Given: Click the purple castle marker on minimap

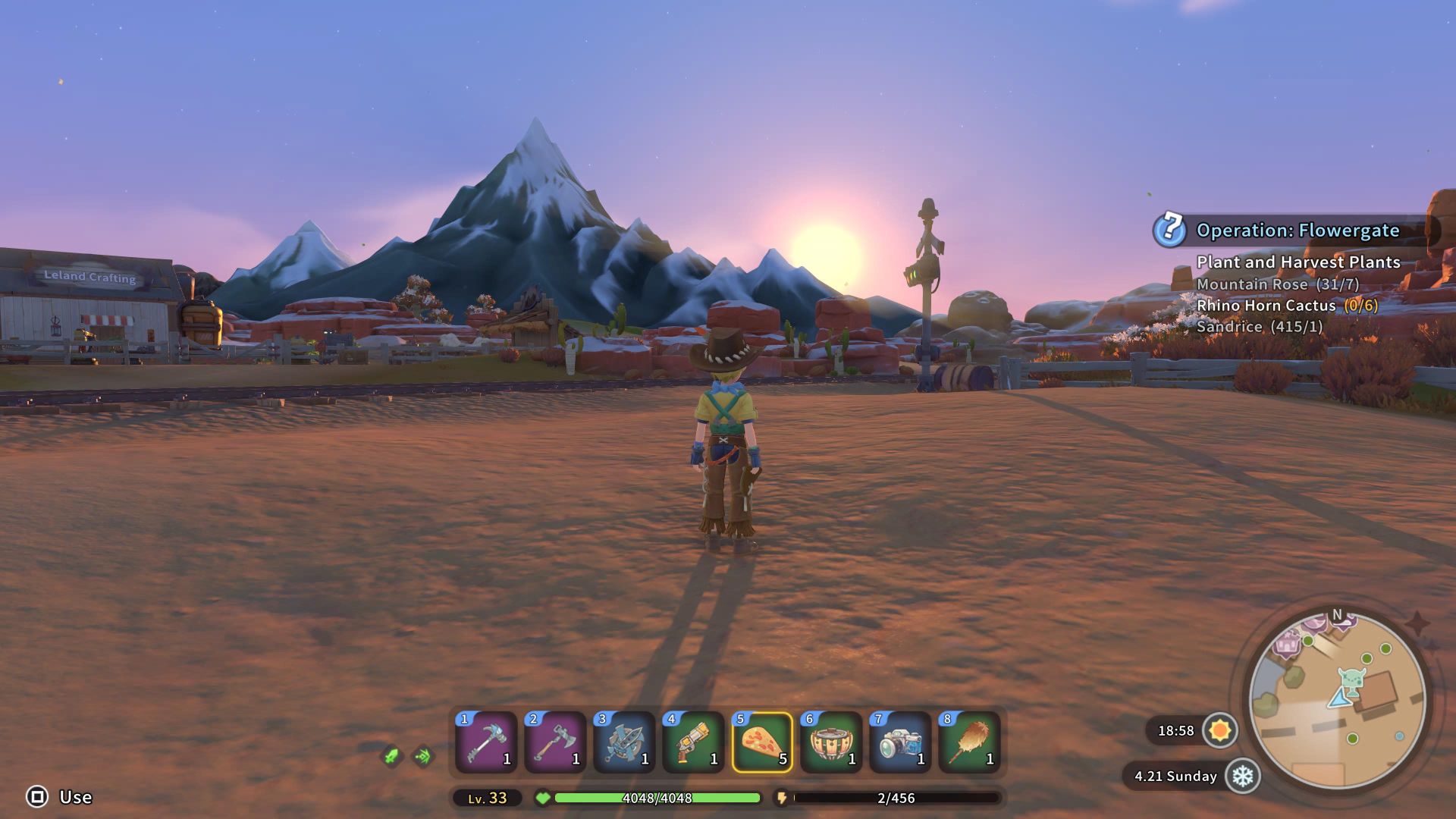Looking at the screenshot, I should point(1286,645).
